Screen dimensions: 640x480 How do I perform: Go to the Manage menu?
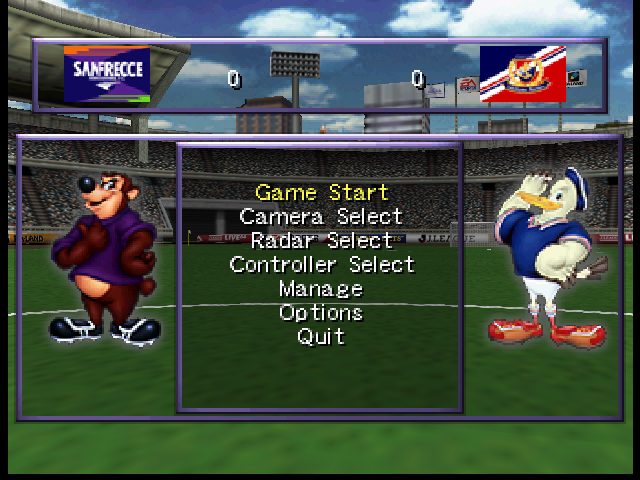[321, 288]
